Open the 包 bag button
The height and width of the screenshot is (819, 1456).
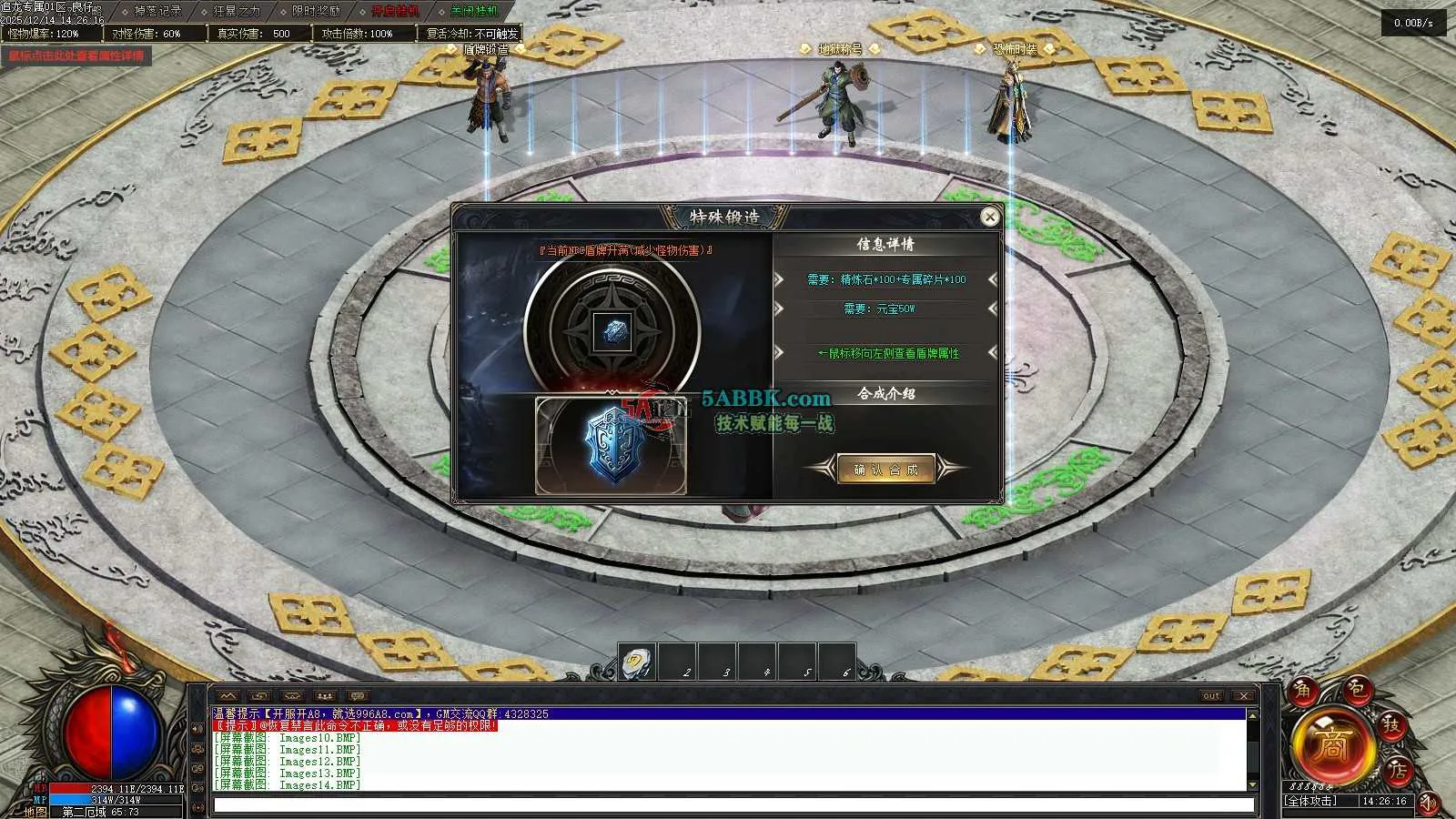point(1355,689)
